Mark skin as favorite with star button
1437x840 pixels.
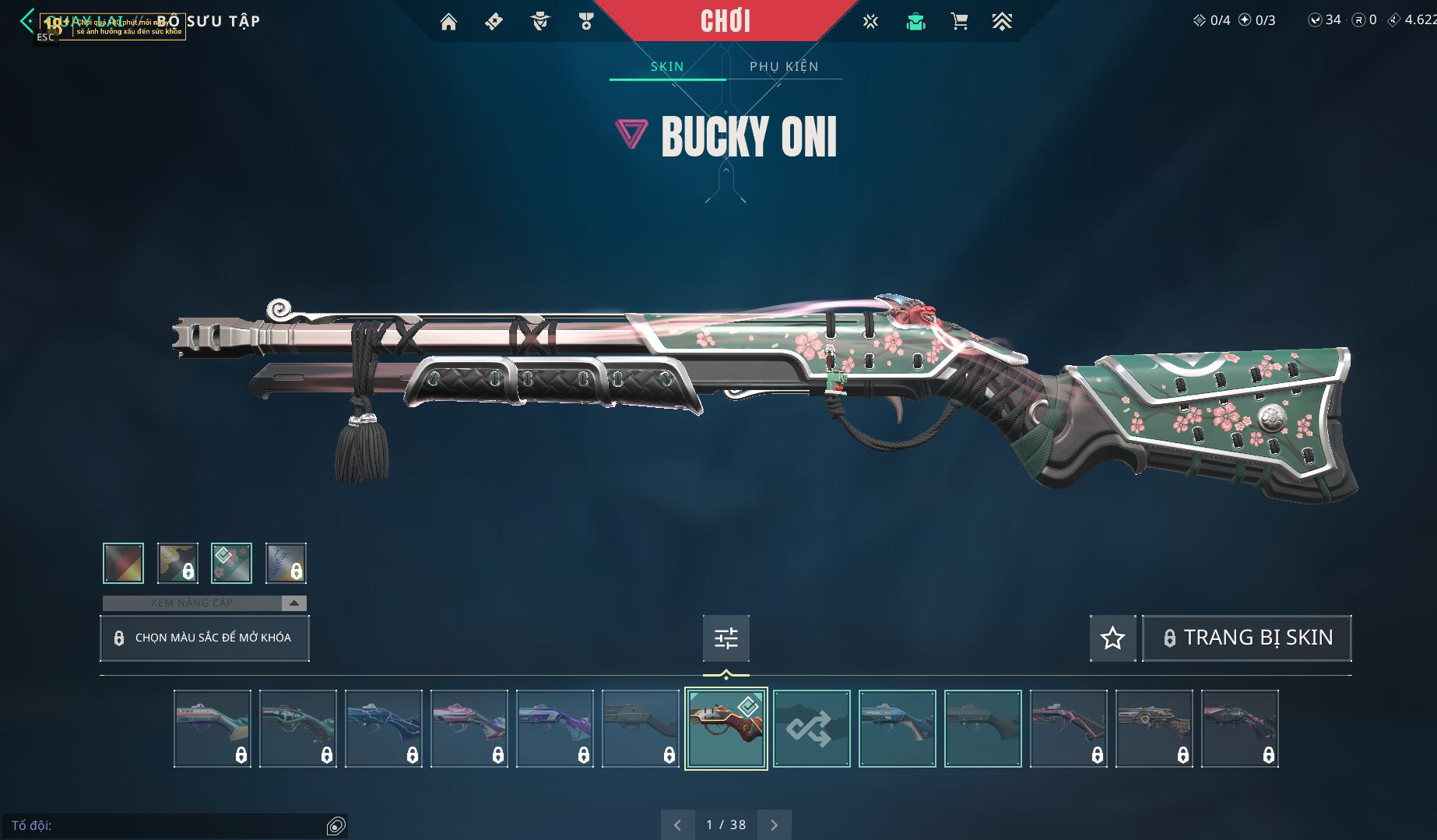pos(1112,638)
